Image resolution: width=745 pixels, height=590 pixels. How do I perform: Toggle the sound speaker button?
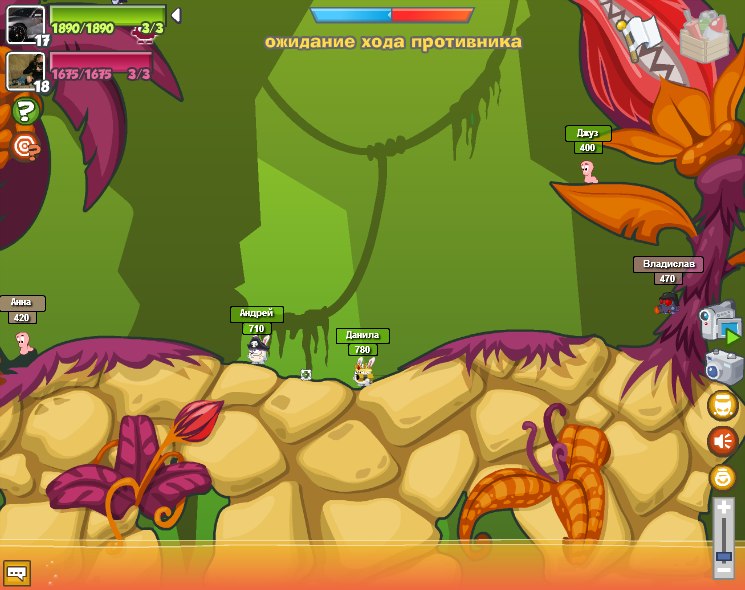pyautogui.click(x=722, y=441)
